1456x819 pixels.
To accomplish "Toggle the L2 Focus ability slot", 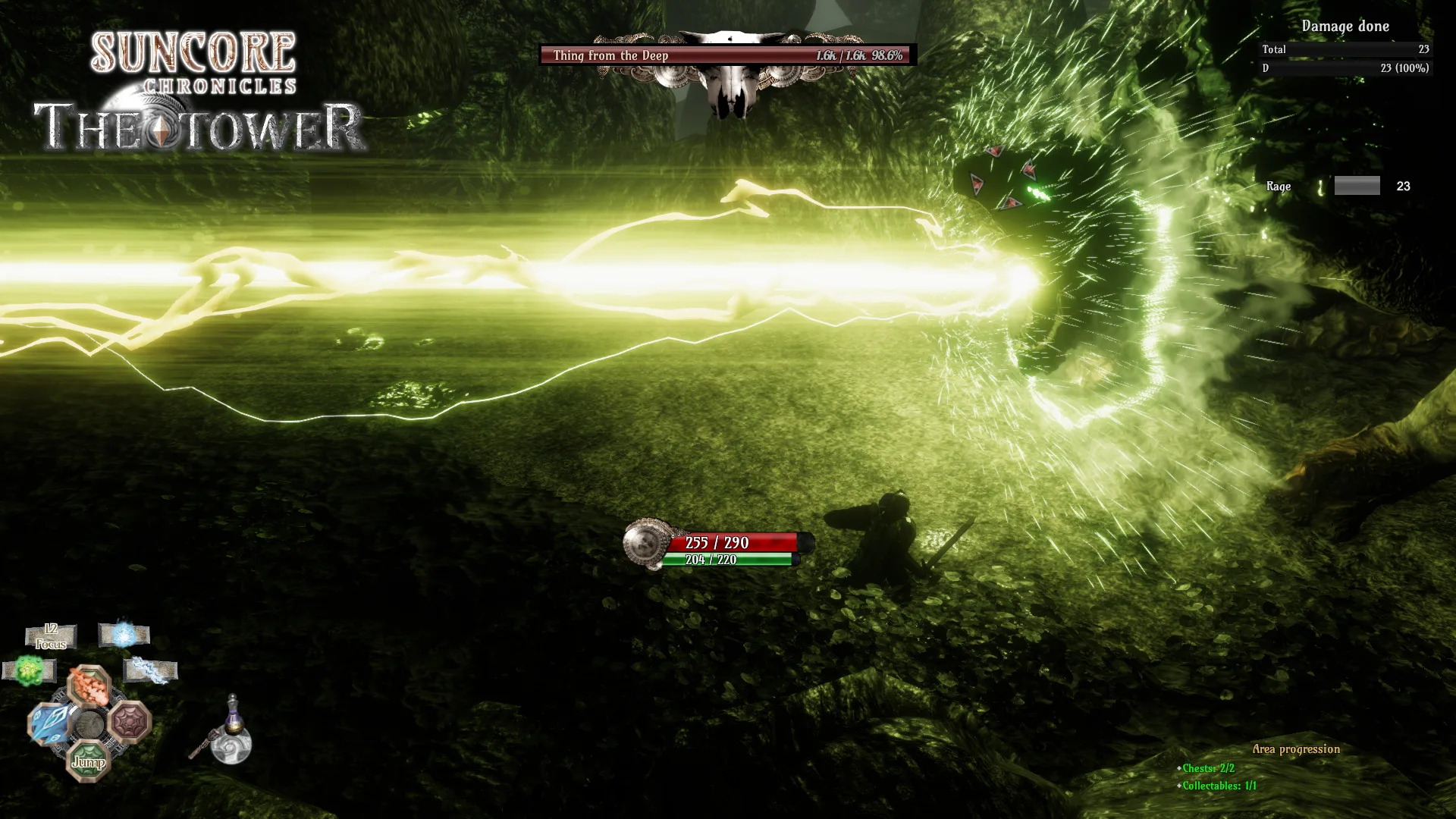I will click(51, 636).
